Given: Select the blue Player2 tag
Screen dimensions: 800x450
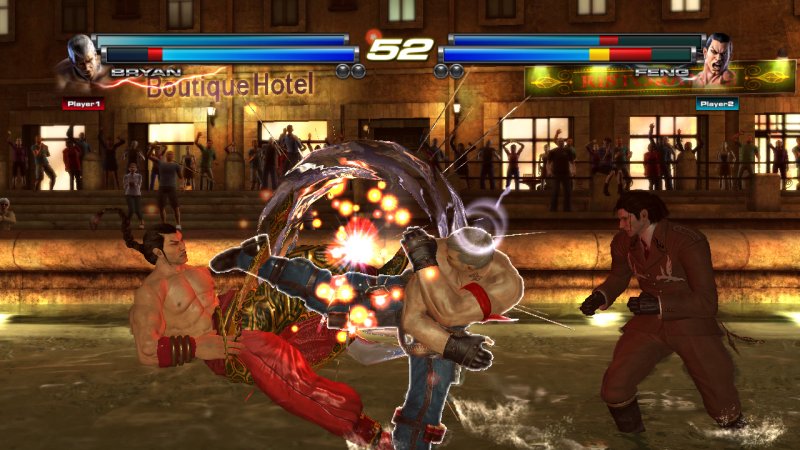Looking at the screenshot, I should pos(717,103).
